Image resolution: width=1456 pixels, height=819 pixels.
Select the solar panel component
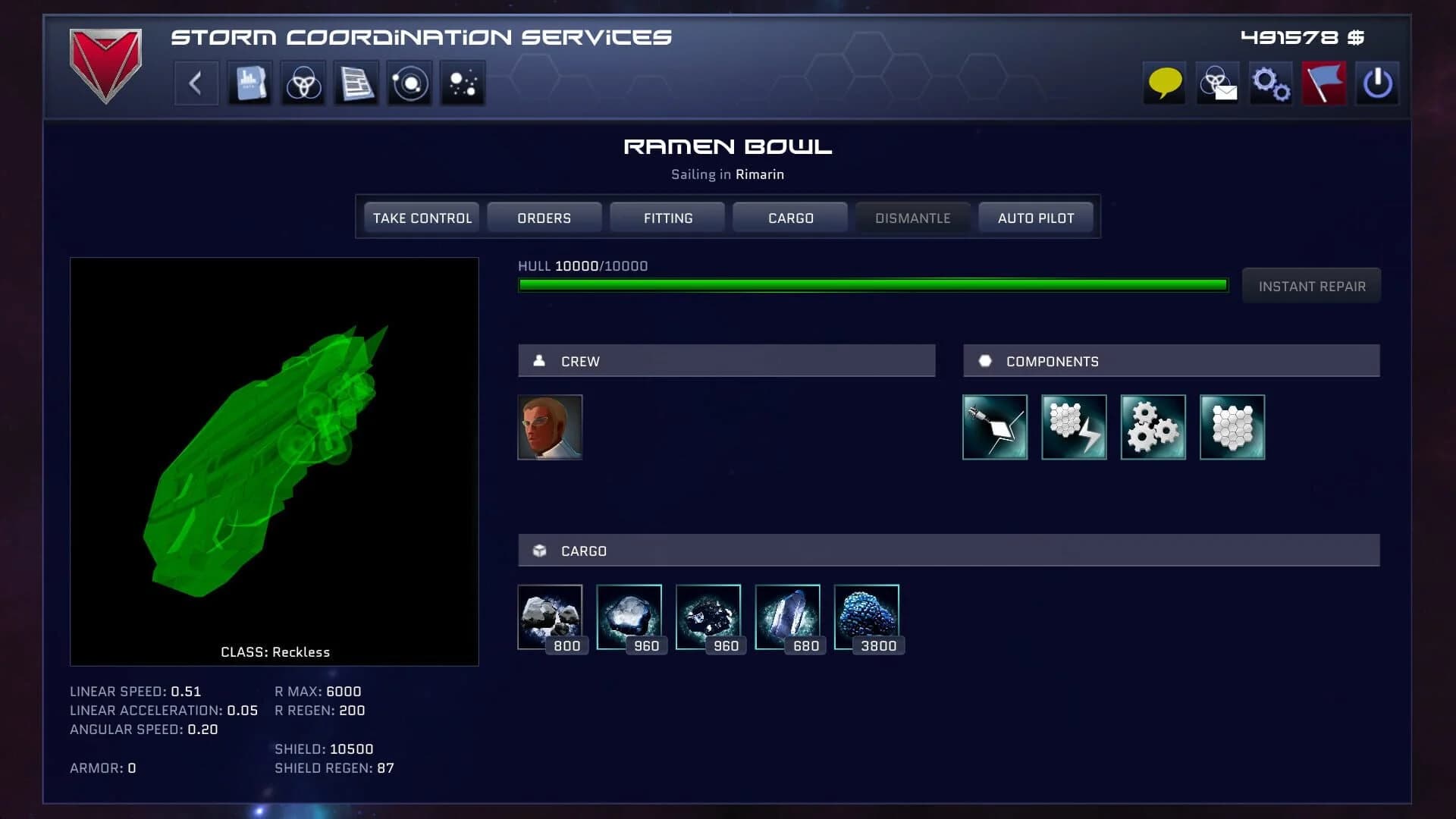pos(995,428)
